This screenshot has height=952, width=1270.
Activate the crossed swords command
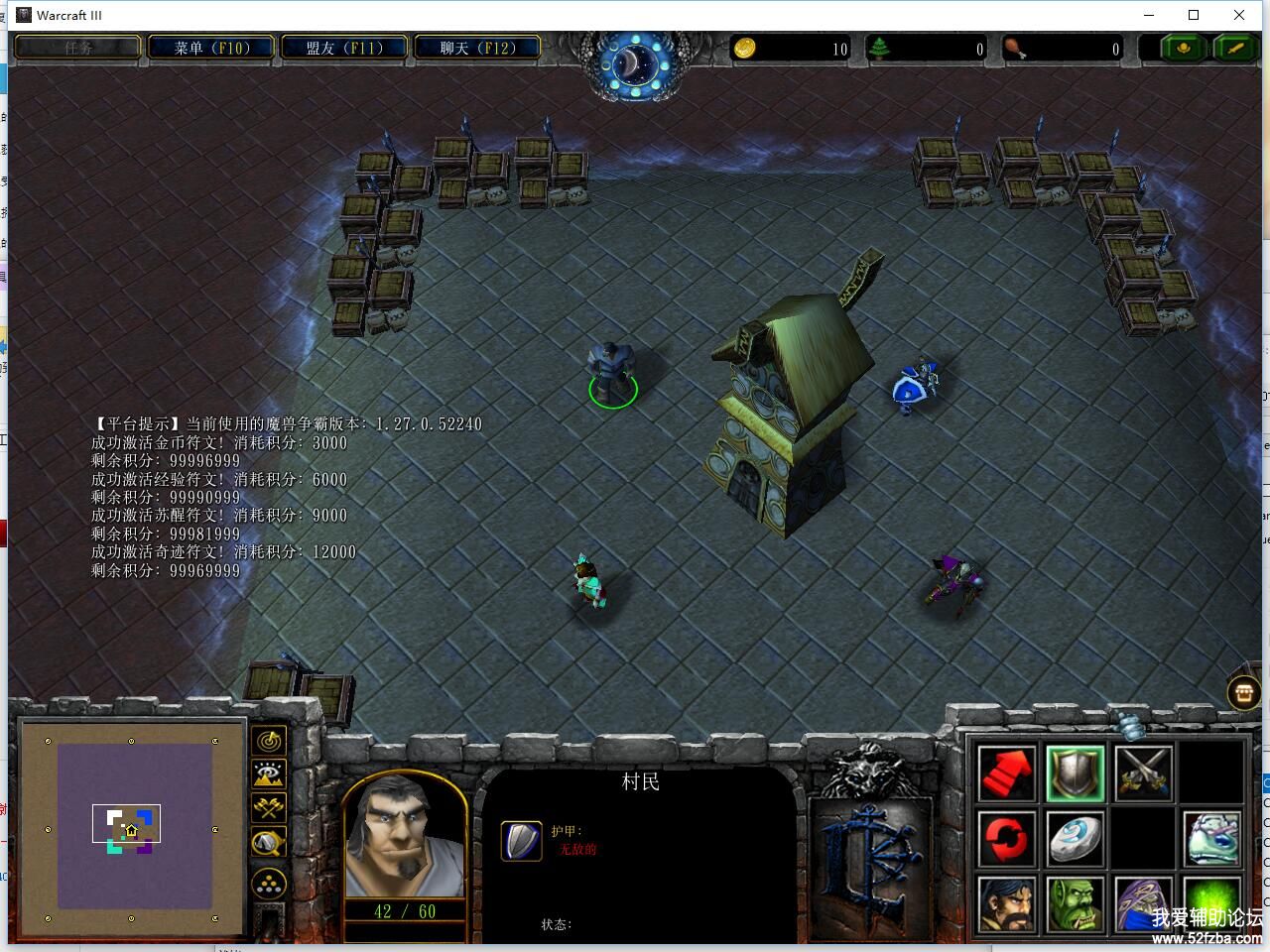tap(1143, 773)
